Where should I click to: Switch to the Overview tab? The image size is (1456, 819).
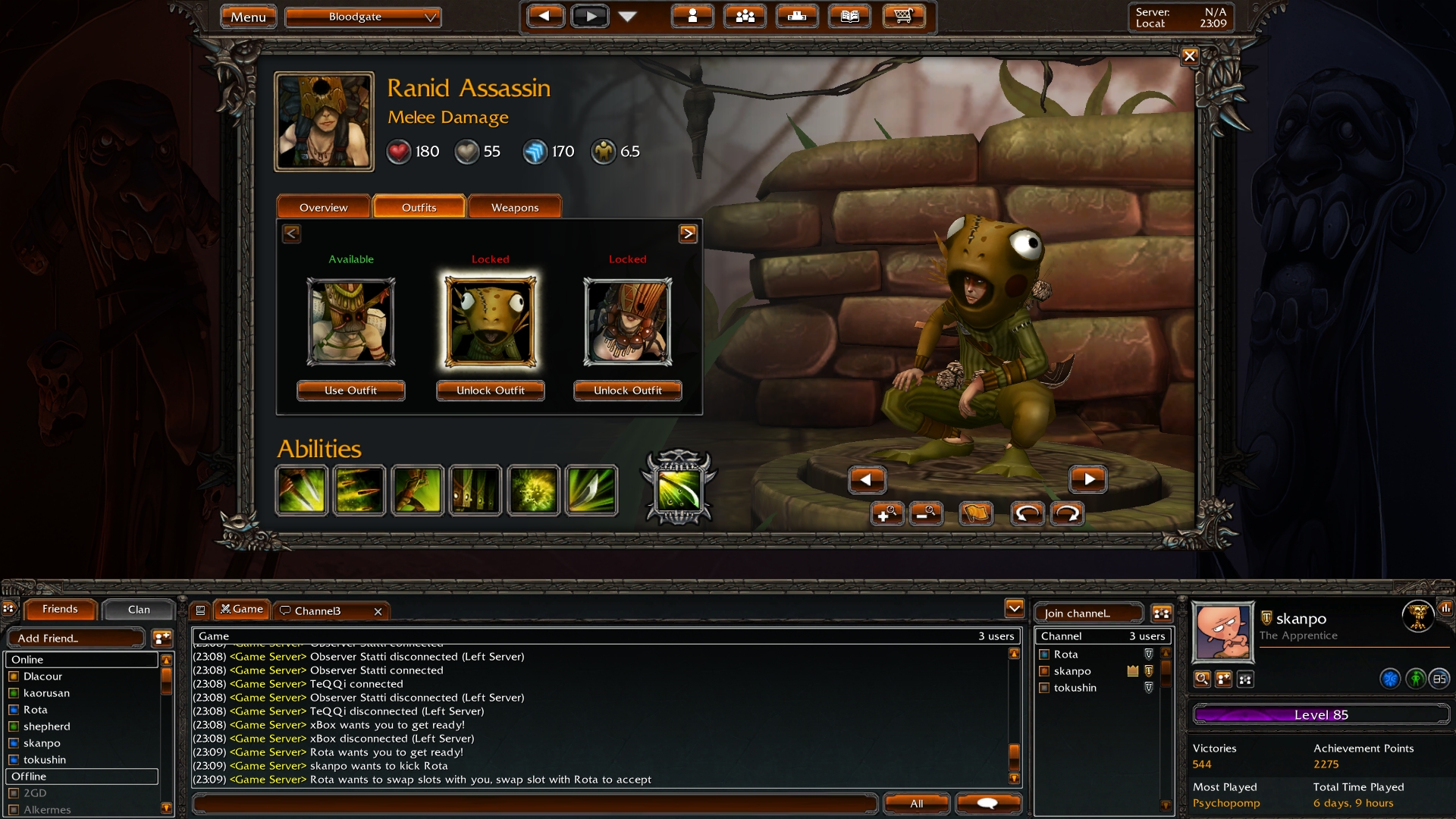(323, 207)
